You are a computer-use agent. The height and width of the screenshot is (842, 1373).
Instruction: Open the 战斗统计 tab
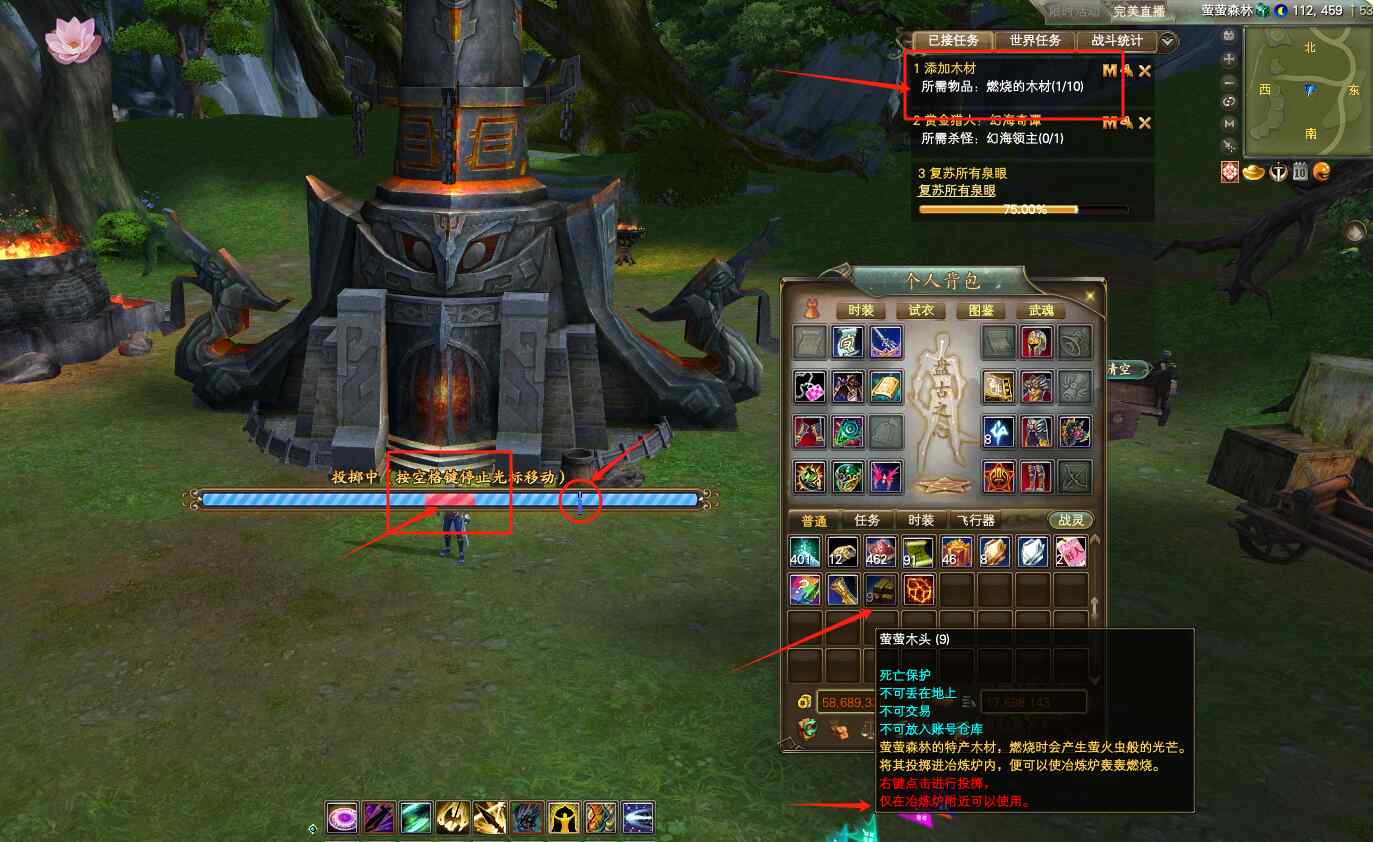(x=1117, y=41)
